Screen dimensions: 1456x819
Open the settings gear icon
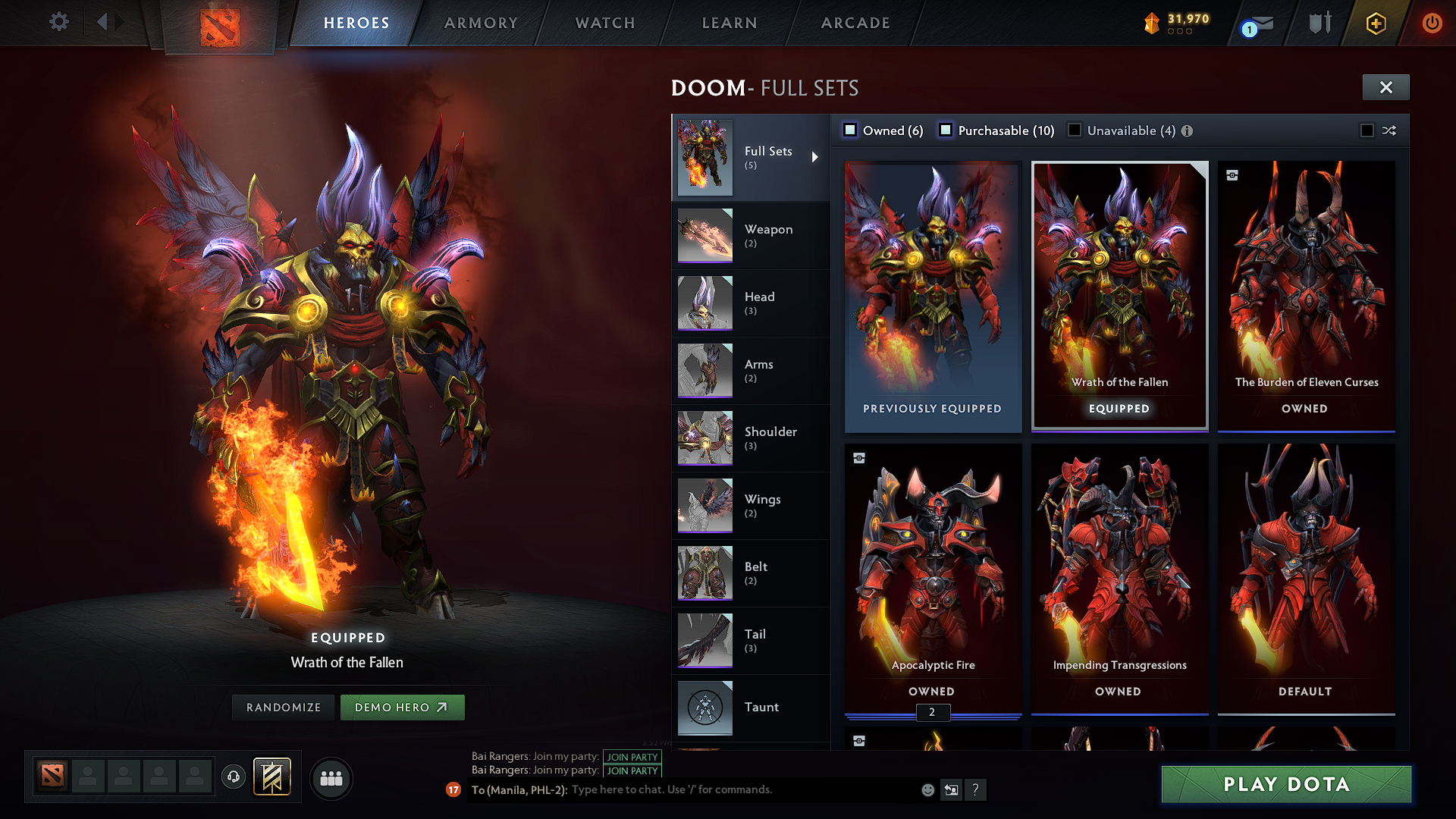tap(58, 22)
